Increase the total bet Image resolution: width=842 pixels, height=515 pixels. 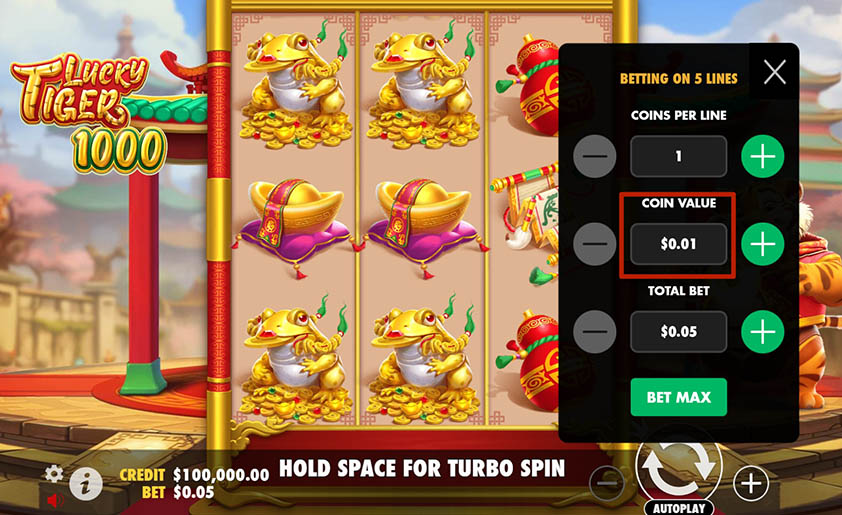point(762,331)
